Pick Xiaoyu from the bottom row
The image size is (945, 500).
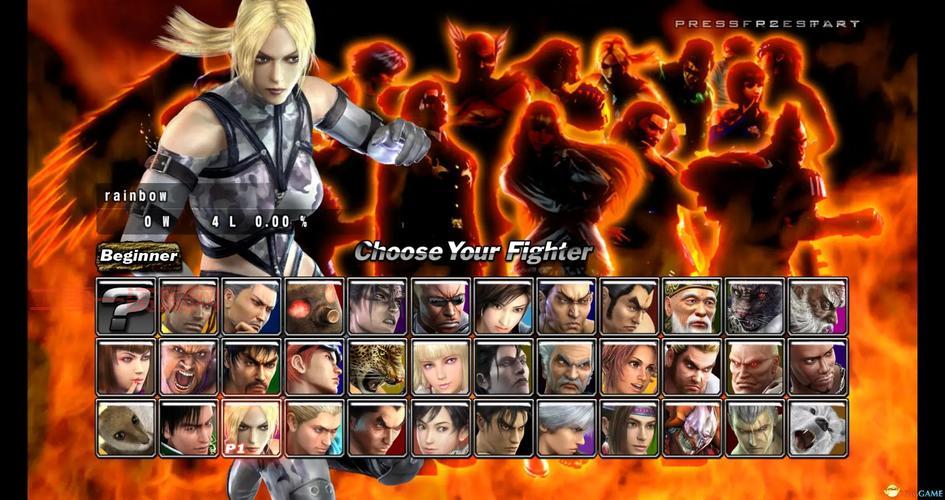click(441, 428)
